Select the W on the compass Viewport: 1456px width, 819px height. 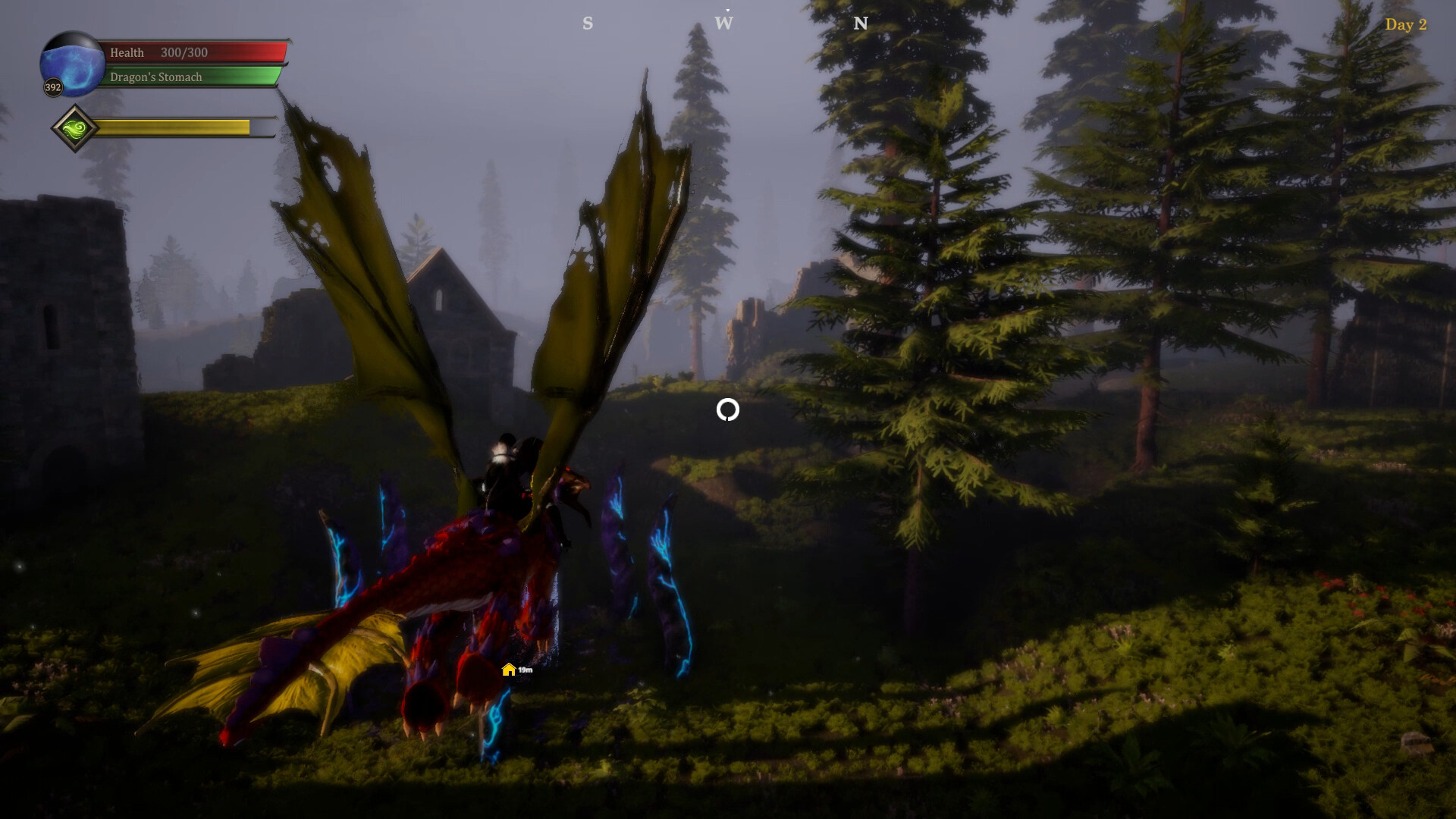(x=722, y=23)
